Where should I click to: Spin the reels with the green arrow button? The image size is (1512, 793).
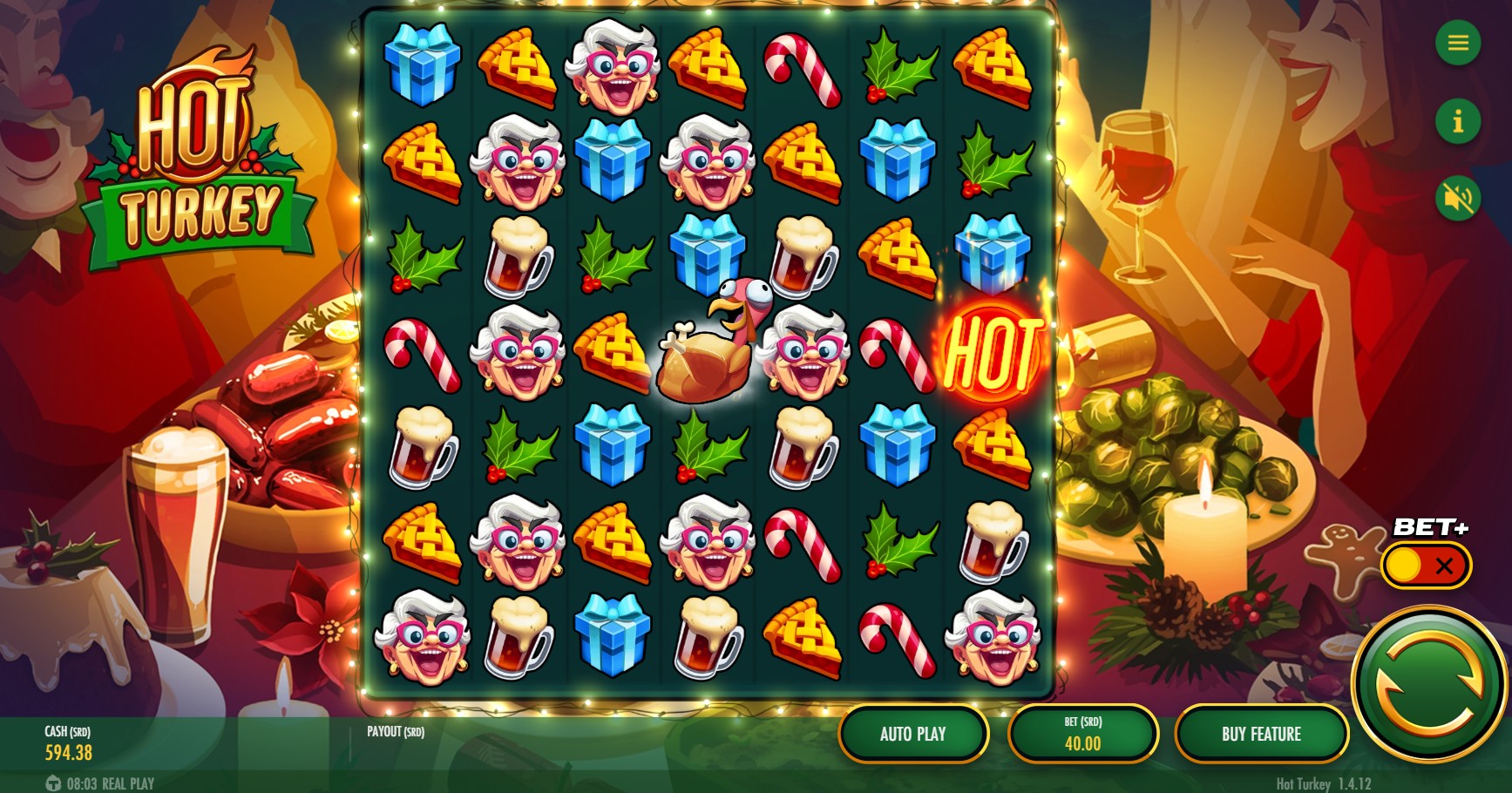click(x=1429, y=684)
